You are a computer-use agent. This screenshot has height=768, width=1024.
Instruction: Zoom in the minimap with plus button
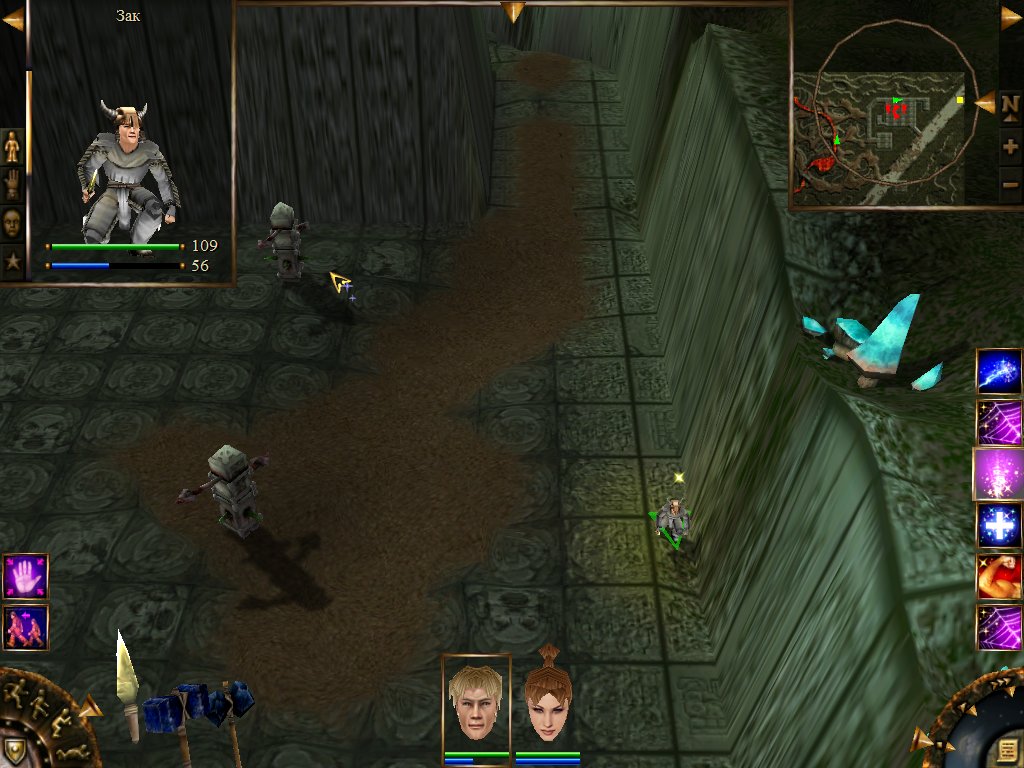click(x=1010, y=147)
